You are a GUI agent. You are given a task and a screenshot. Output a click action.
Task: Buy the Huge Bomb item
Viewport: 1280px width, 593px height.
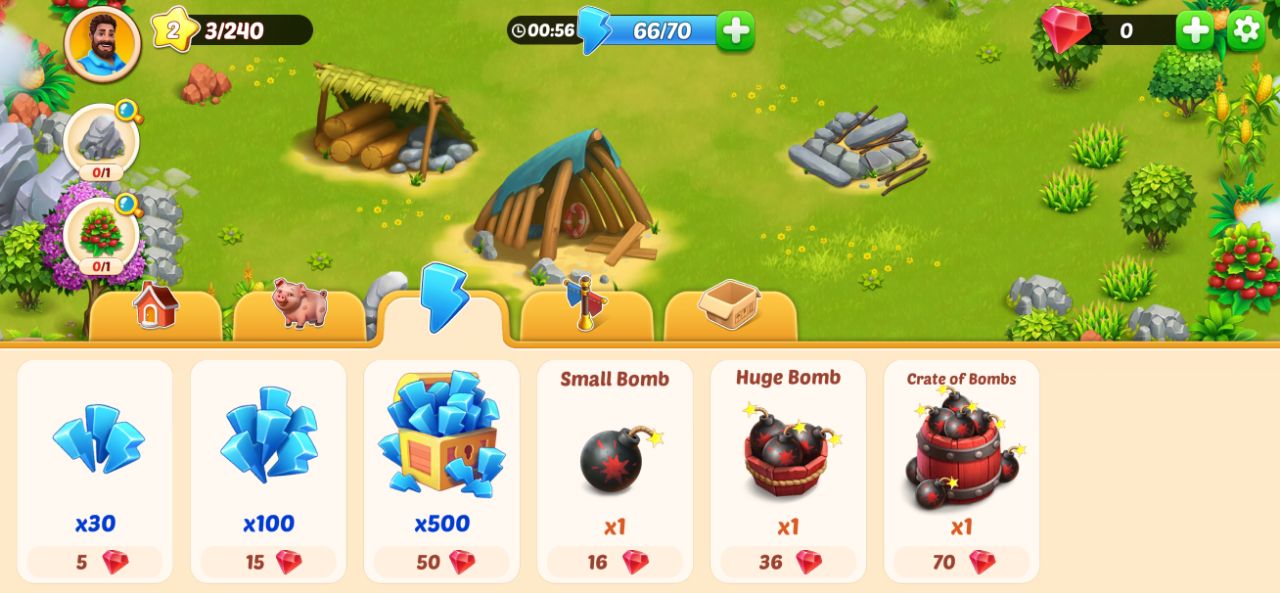(788, 471)
